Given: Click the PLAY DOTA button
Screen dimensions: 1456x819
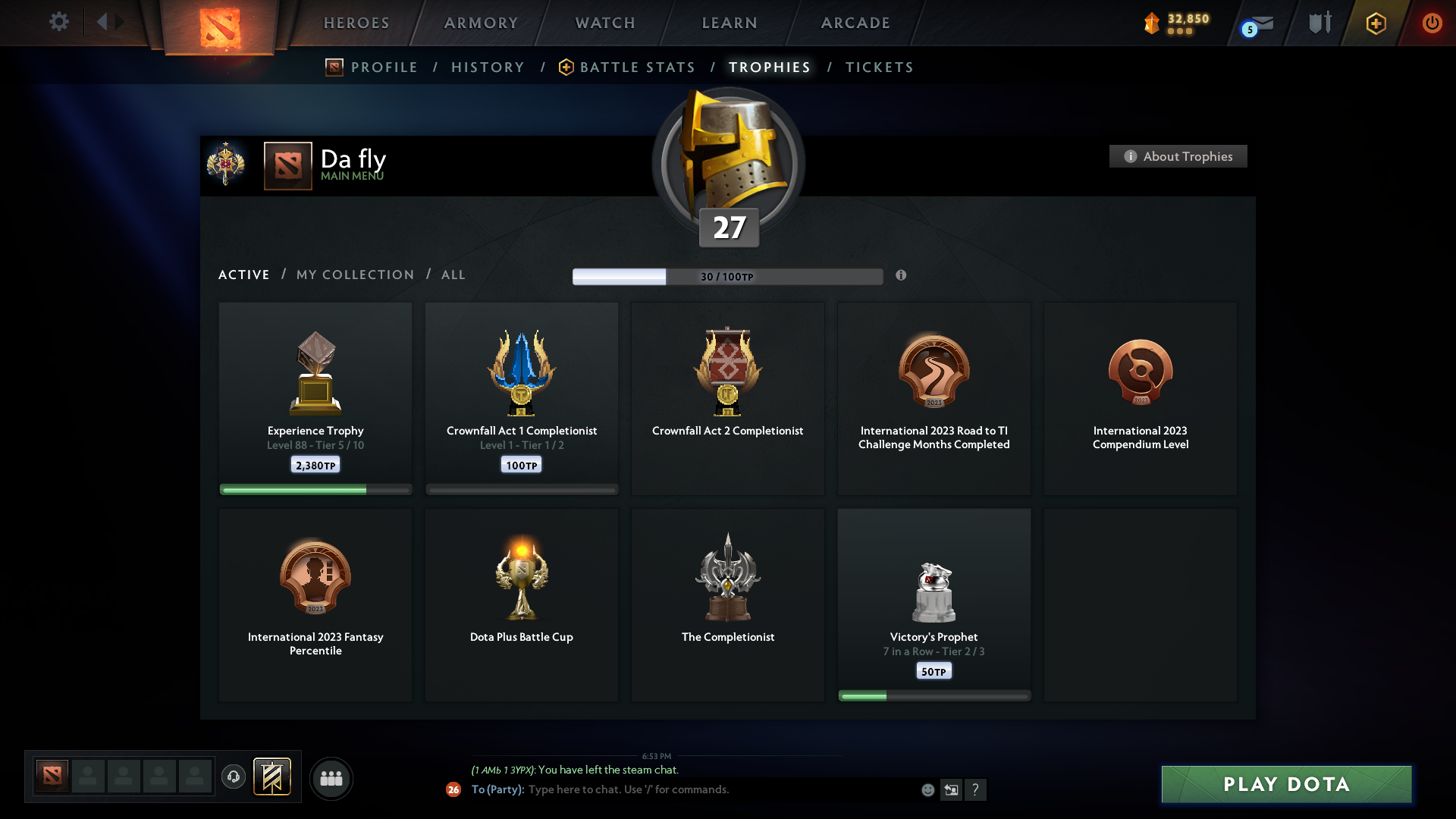Looking at the screenshot, I should coord(1285,784).
